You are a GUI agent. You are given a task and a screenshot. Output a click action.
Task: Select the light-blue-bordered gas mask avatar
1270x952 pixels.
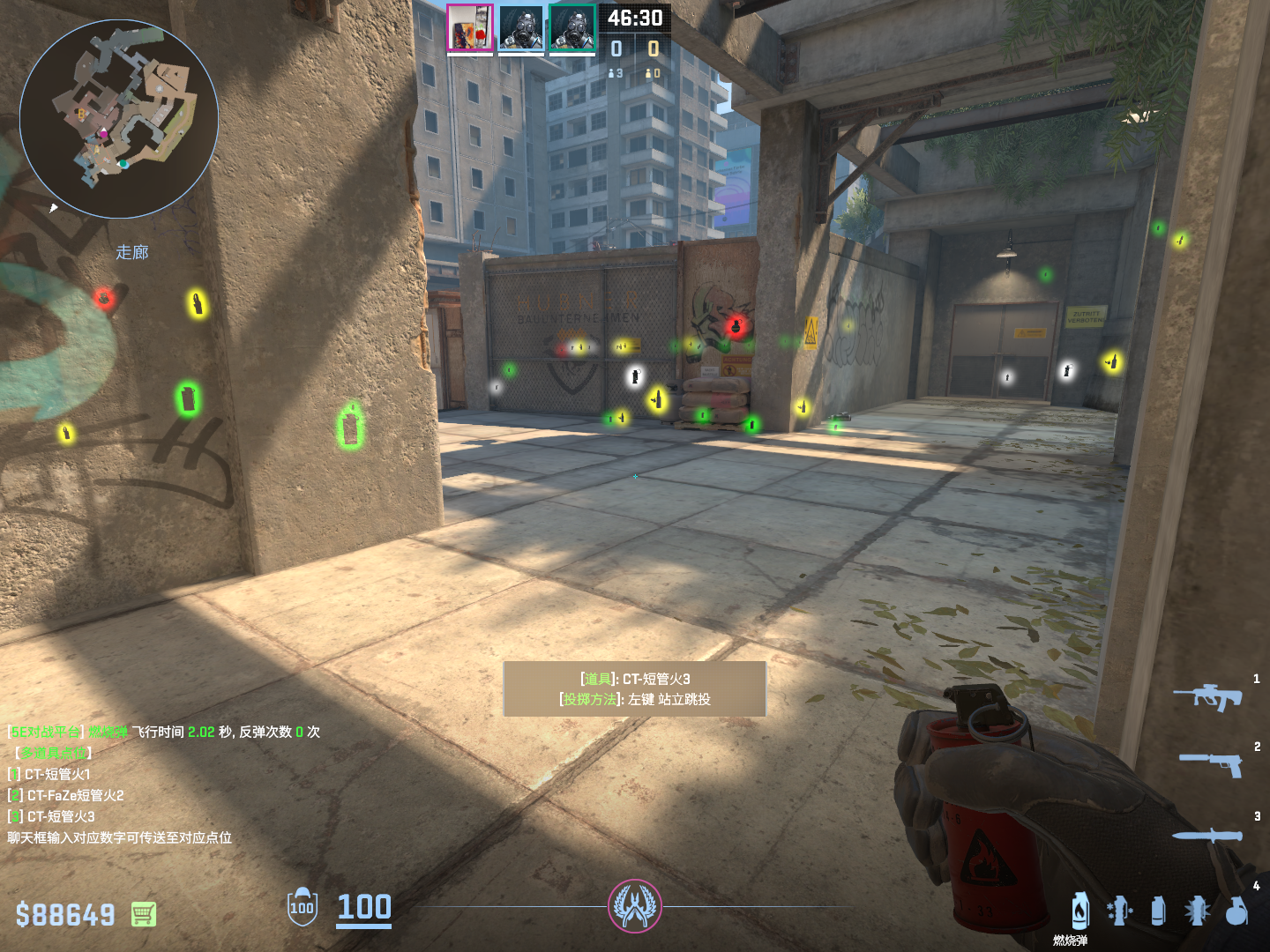520,28
